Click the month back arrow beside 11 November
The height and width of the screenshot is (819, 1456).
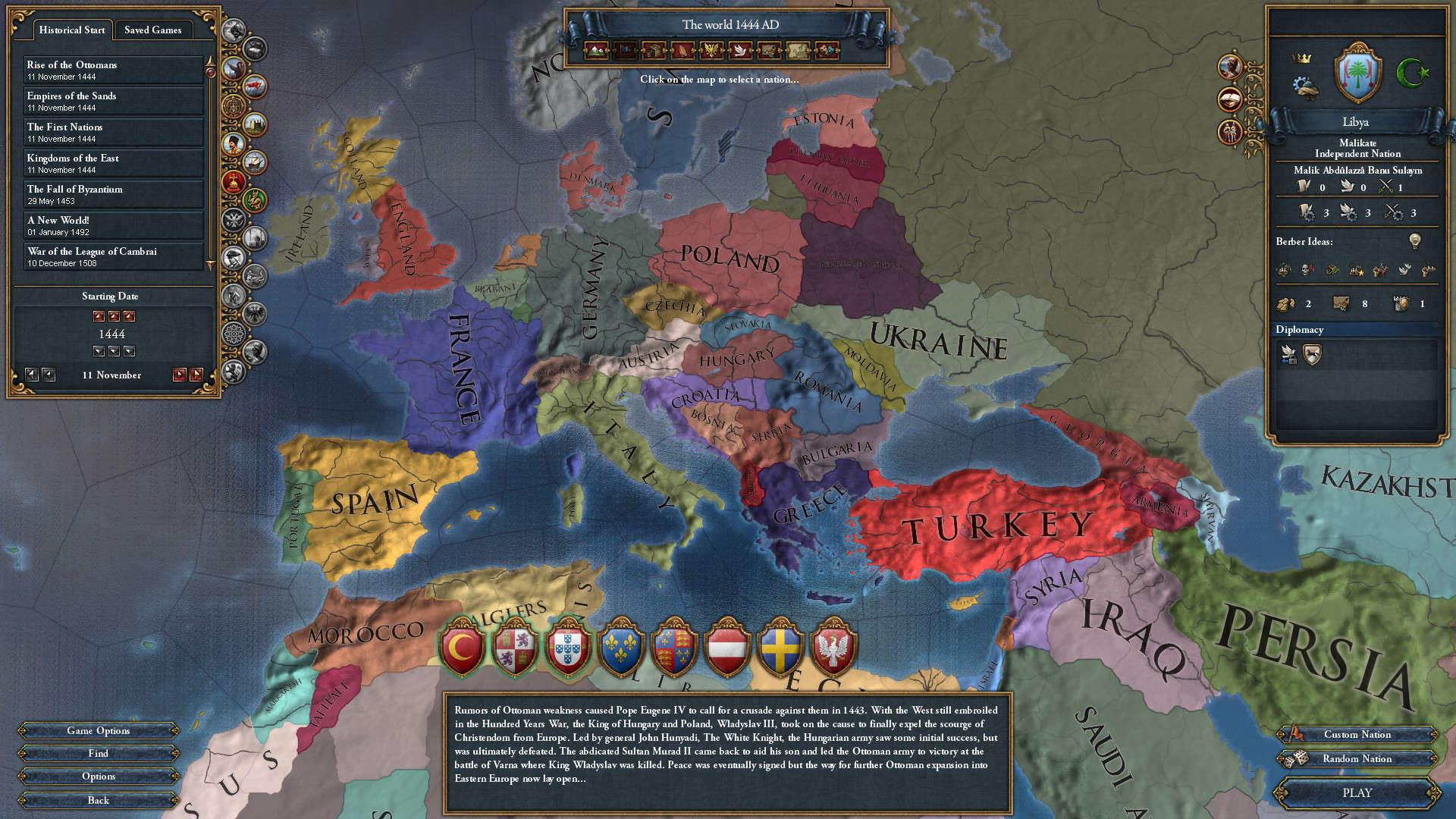[x=50, y=375]
